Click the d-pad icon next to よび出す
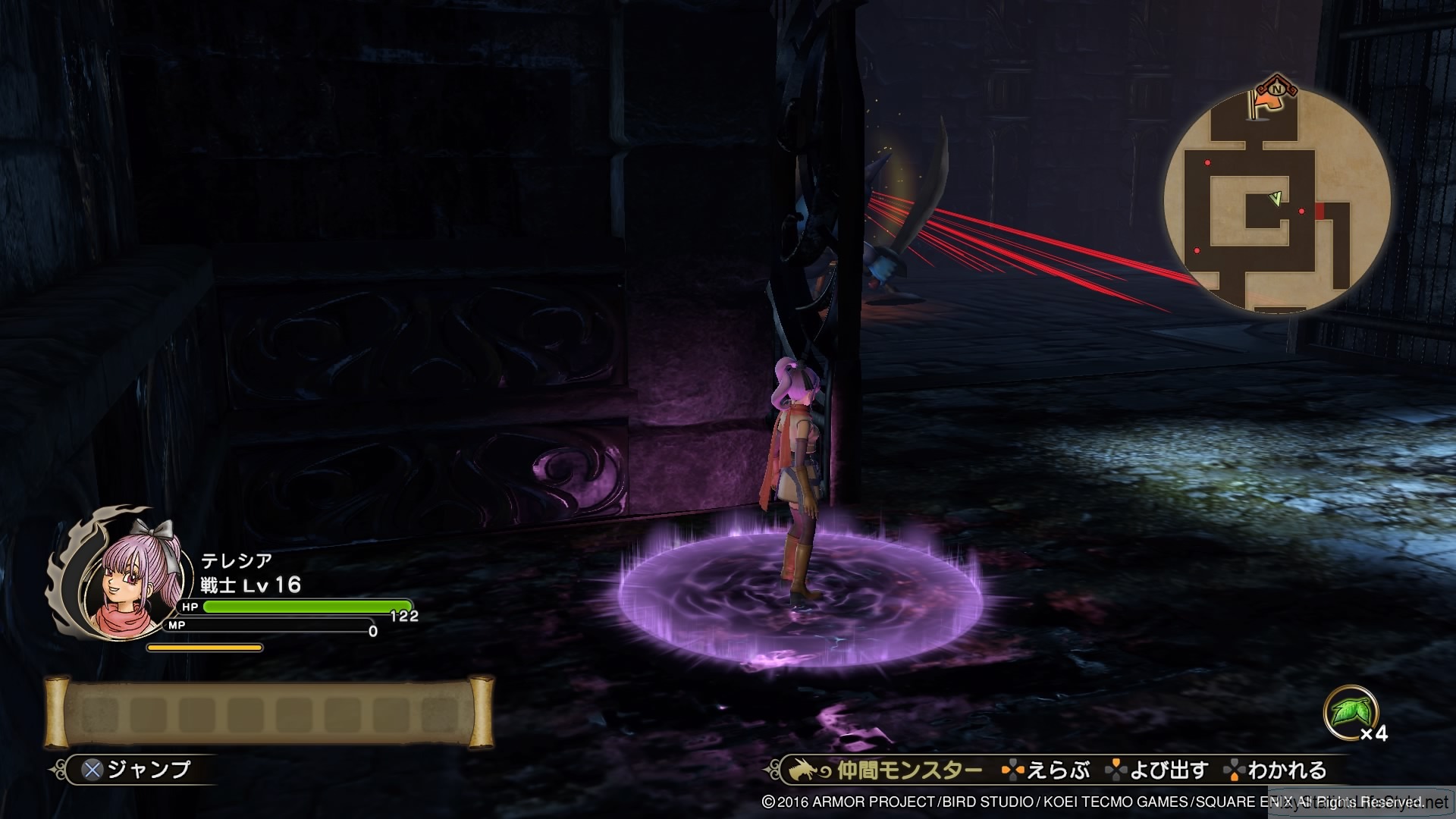1456x819 pixels. (x=1116, y=770)
